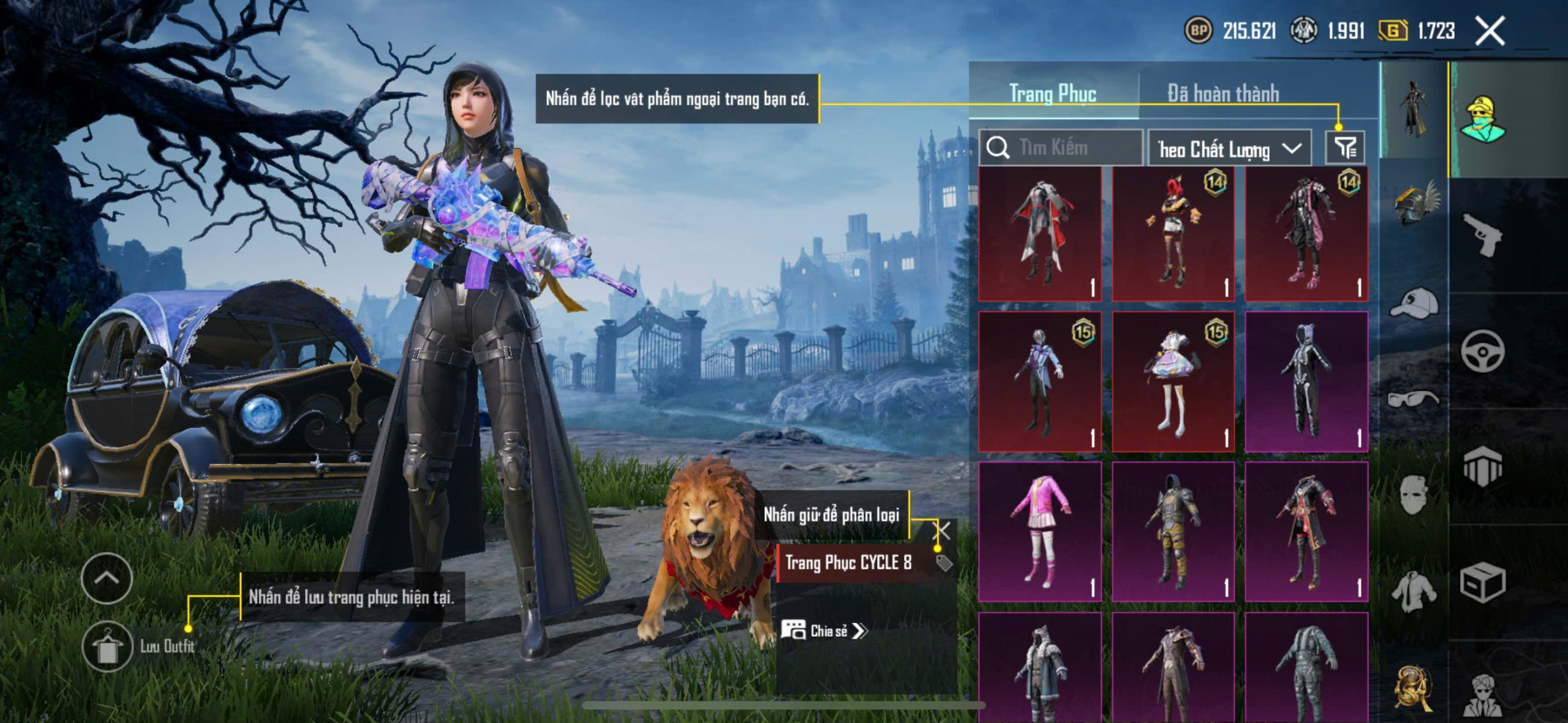Expand the up-arrow circle button
The image size is (1568, 723).
pyautogui.click(x=107, y=578)
